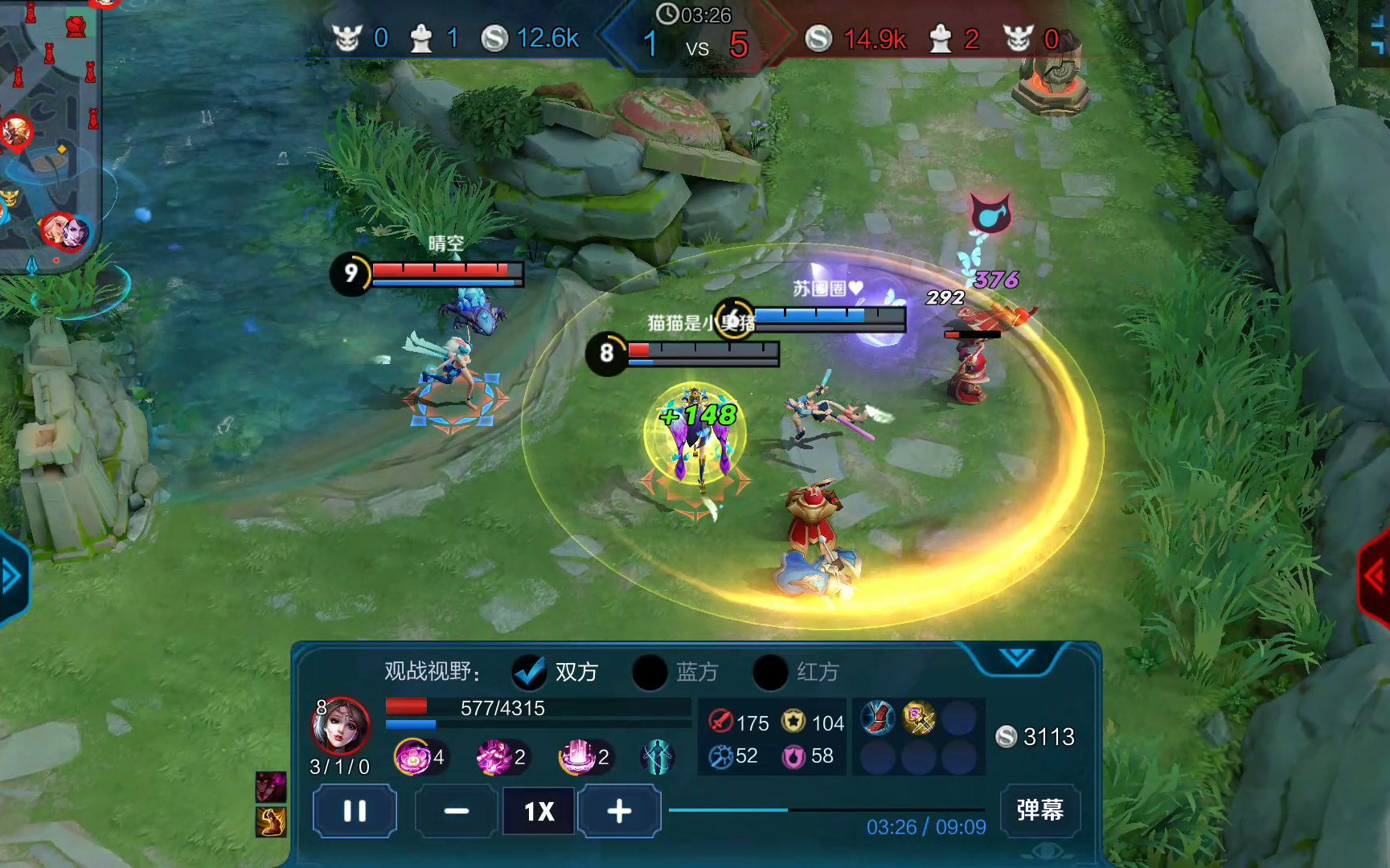1390x868 pixels.
Task: Pause the replay playback
Action: pyautogui.click(x=354, y=812)
